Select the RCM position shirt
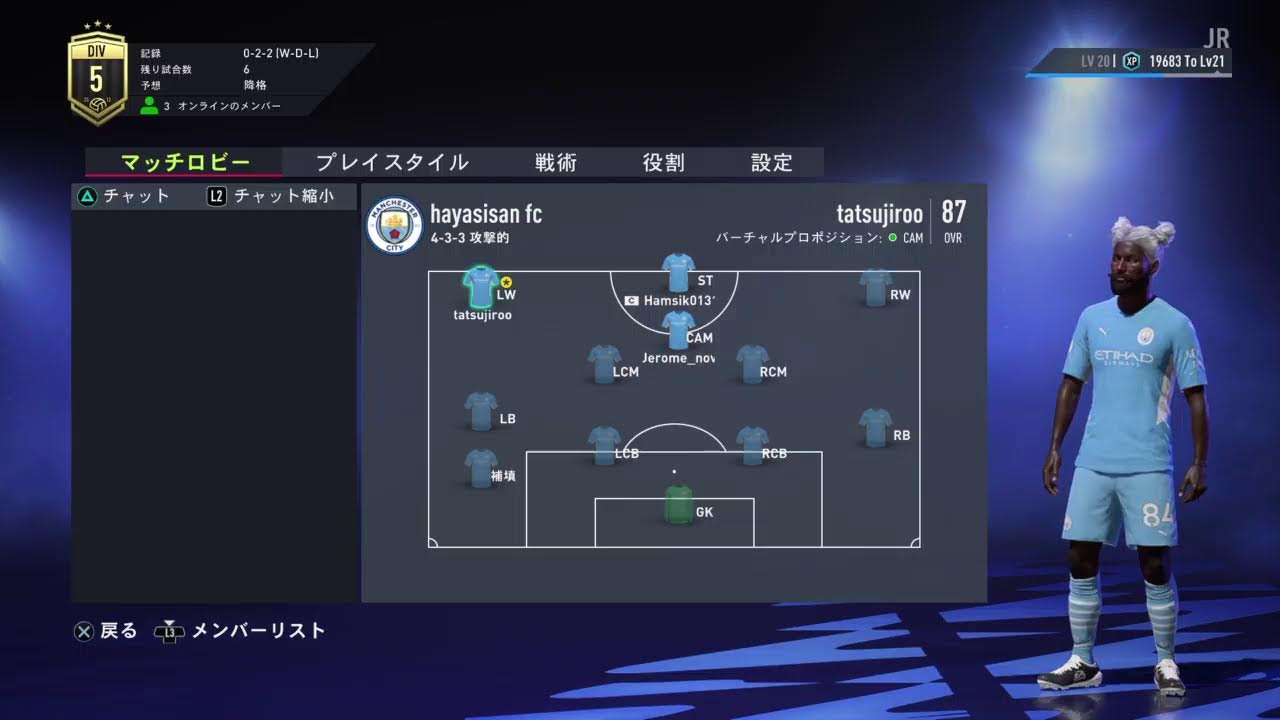This screenshot has height=720, width=1280. point(752,364)
